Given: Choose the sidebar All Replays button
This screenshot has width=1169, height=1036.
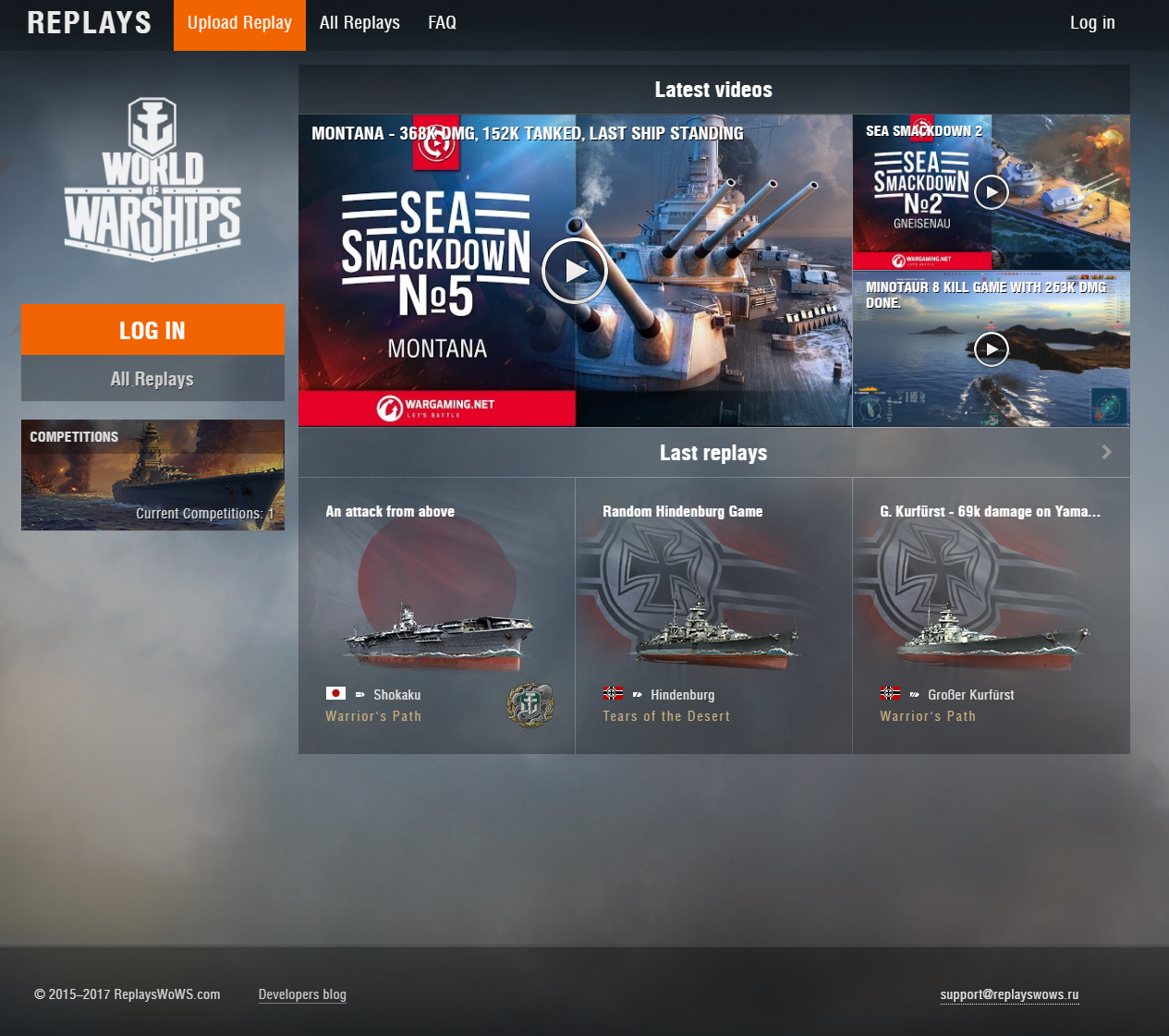Looking at the screenshot, I should pos(152,379).
